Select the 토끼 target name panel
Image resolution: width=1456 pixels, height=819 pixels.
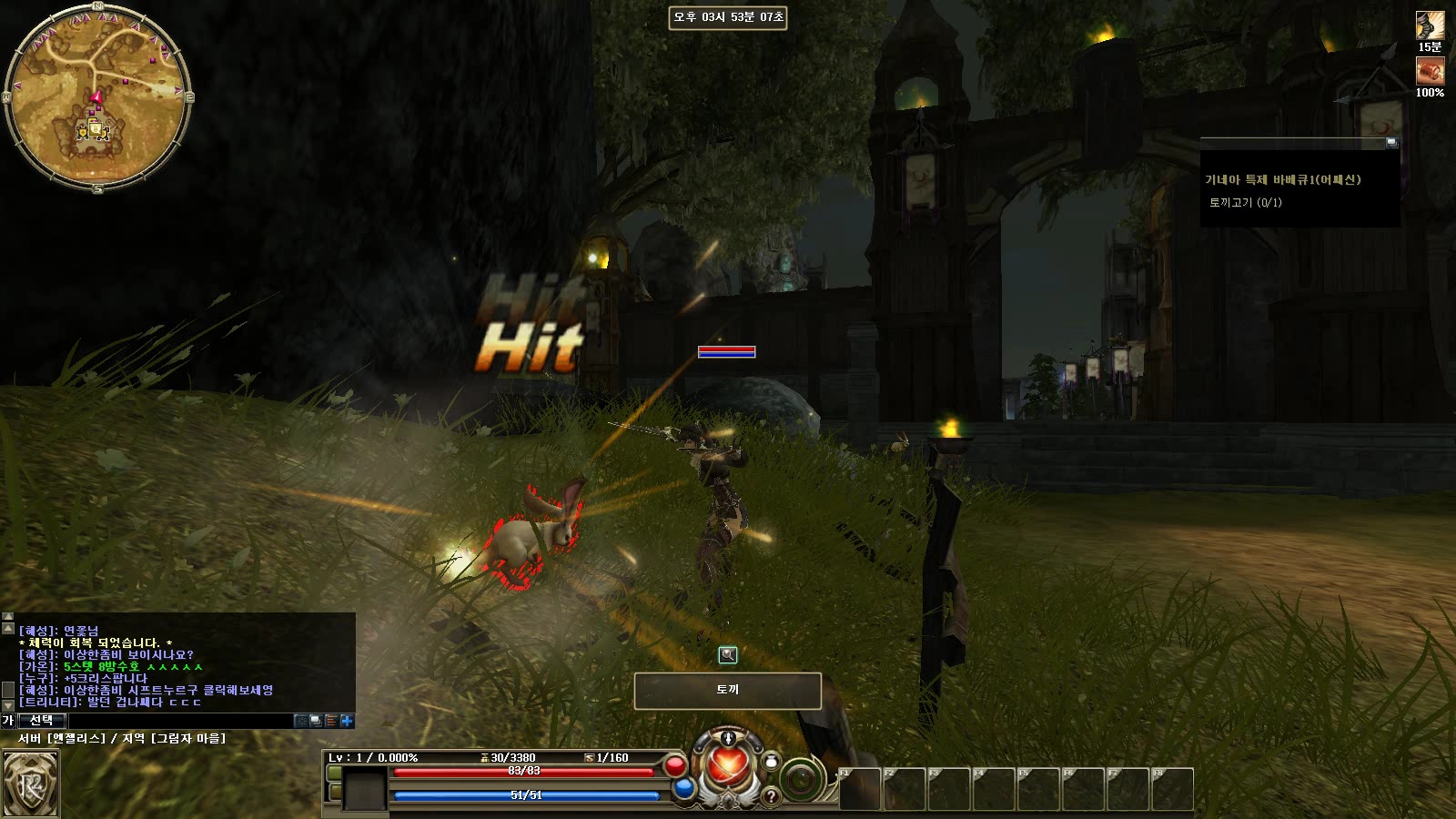click(727, 691)
